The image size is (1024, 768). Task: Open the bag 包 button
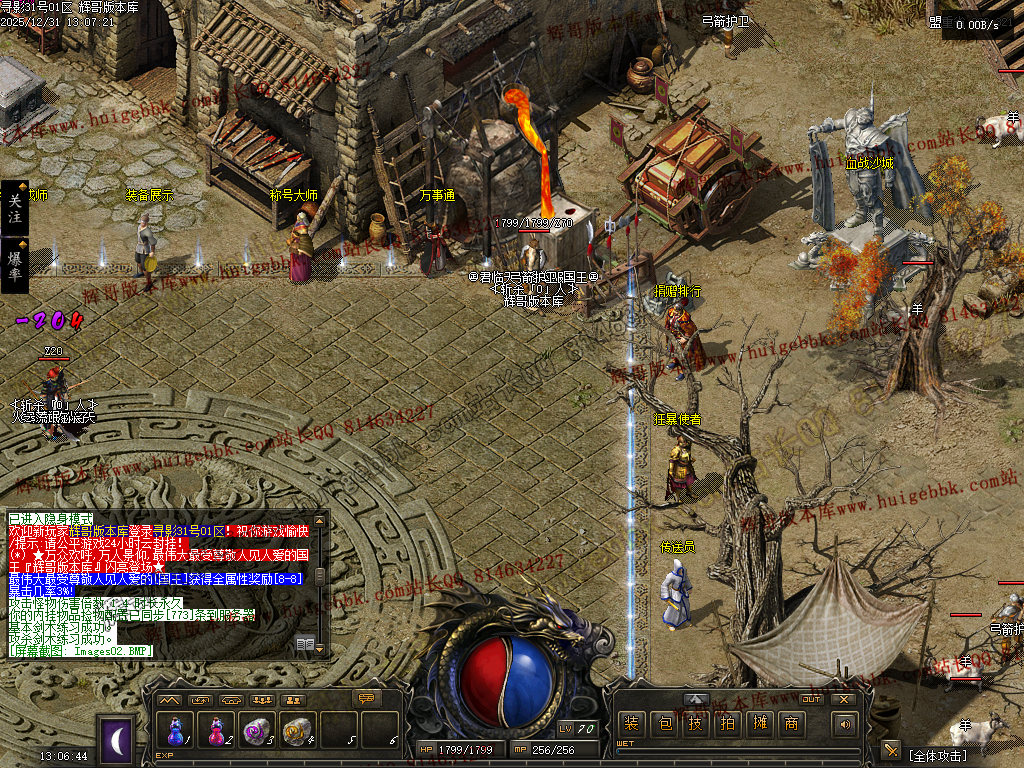[663, 724]
